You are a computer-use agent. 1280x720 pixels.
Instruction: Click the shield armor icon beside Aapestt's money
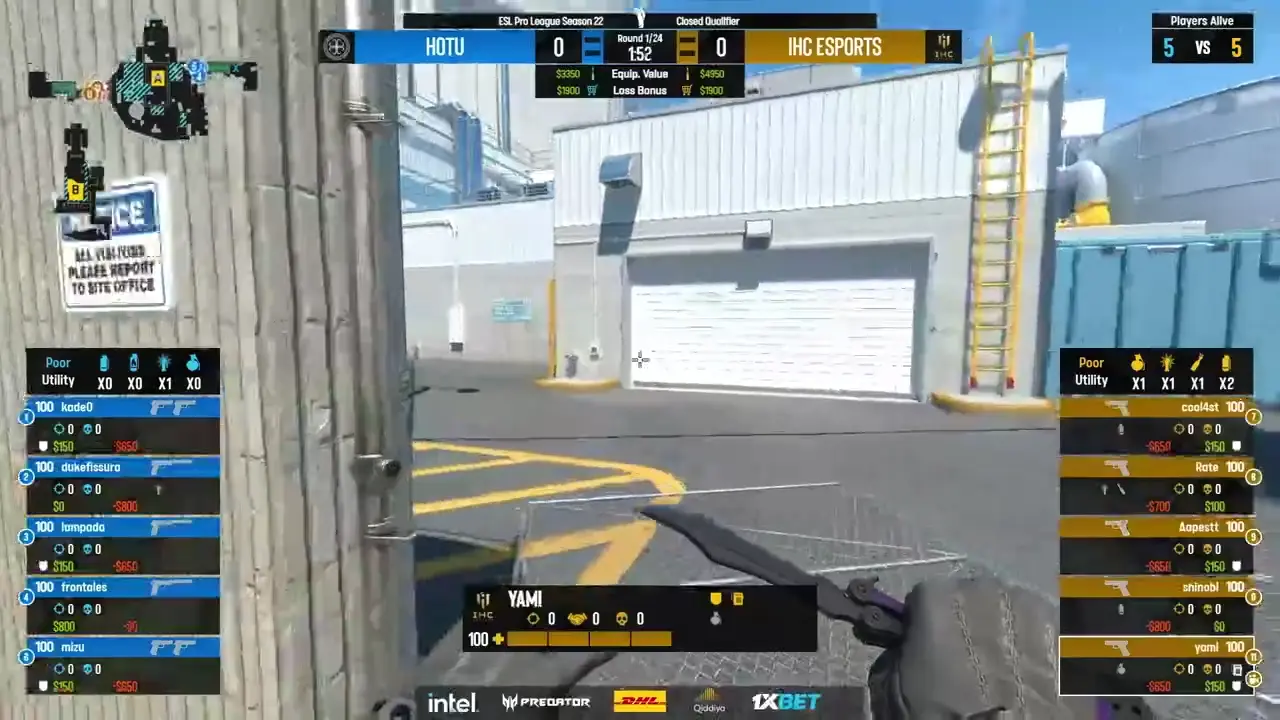click(1236, 566)
